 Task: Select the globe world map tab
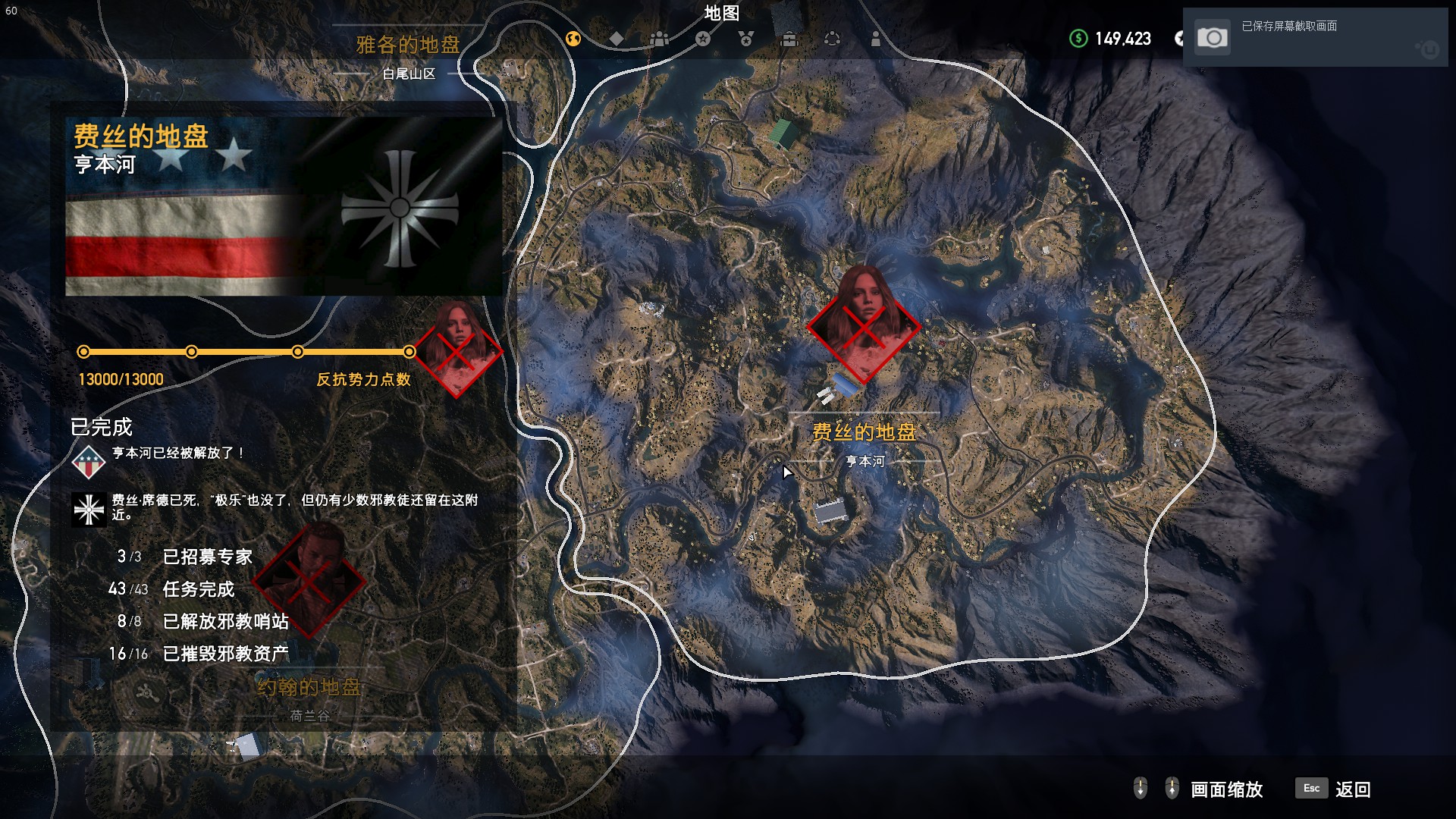(573, 39)
